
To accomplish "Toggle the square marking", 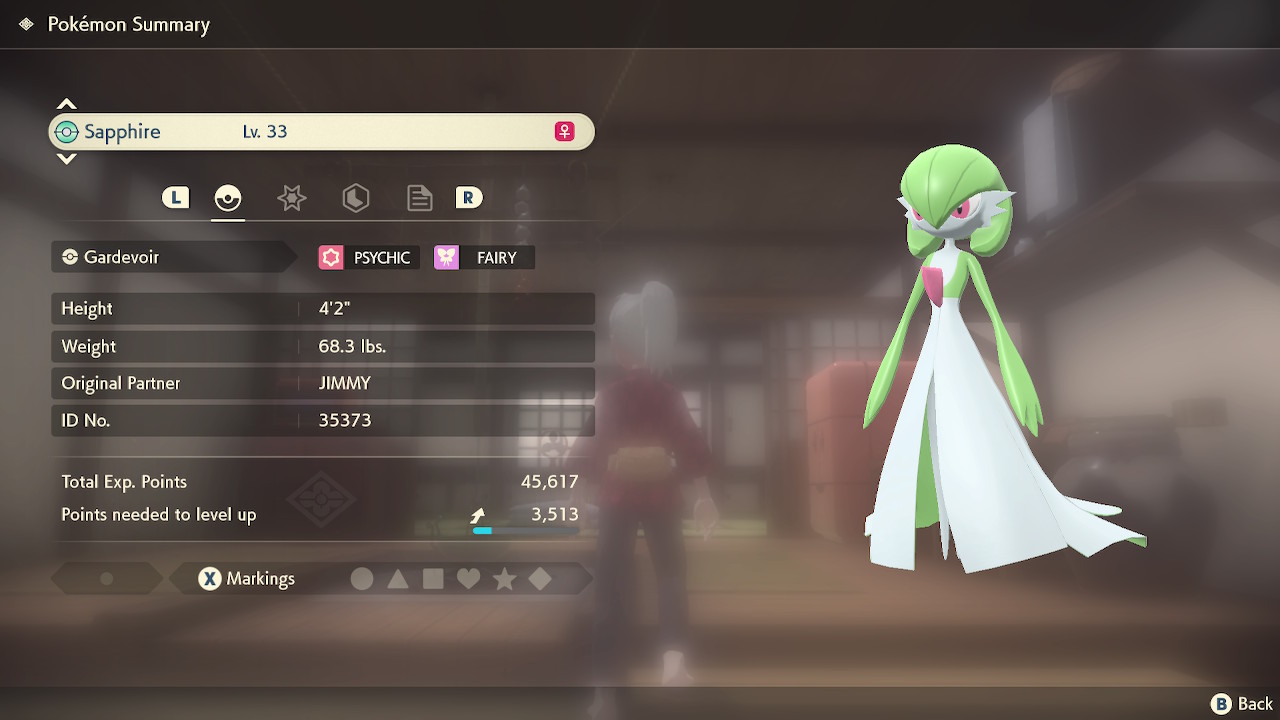I will (433, 579).
